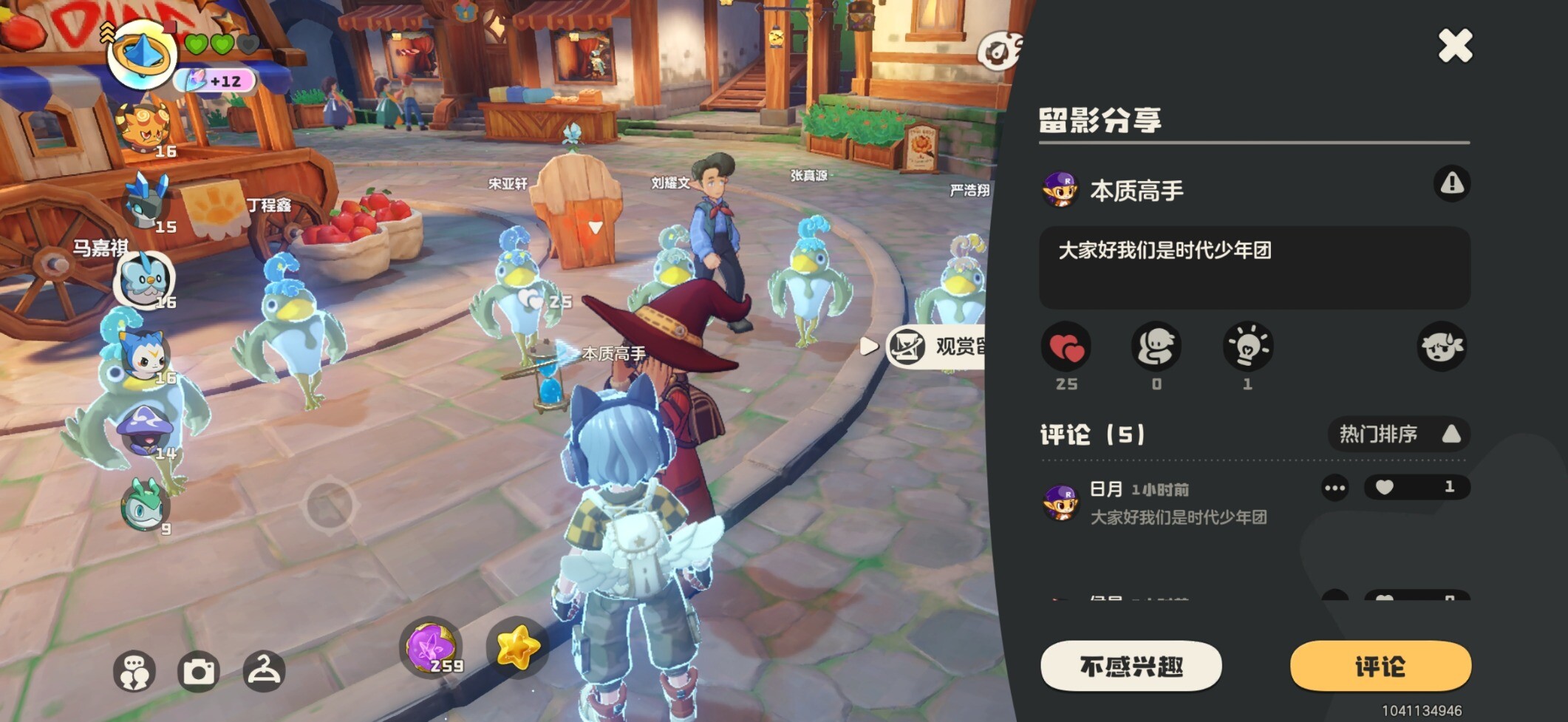Tap the lightbulb reaction icon

coord(1247,347)
